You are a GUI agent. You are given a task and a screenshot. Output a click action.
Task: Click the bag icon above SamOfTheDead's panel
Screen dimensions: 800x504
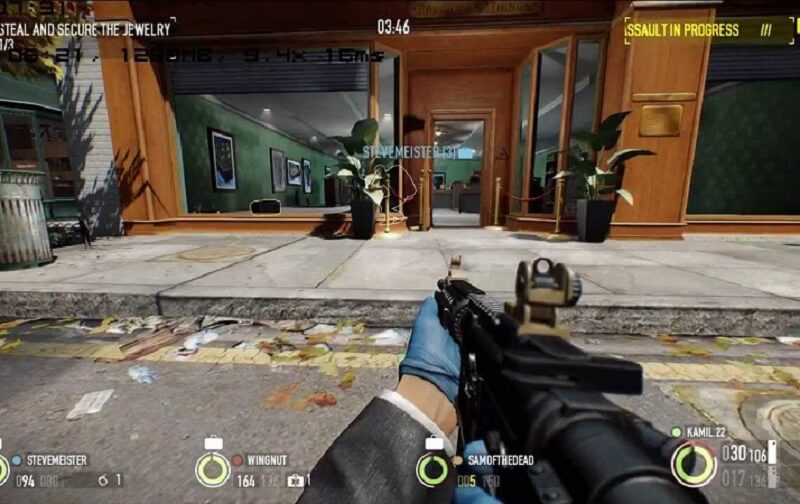(x=434, y=443)
